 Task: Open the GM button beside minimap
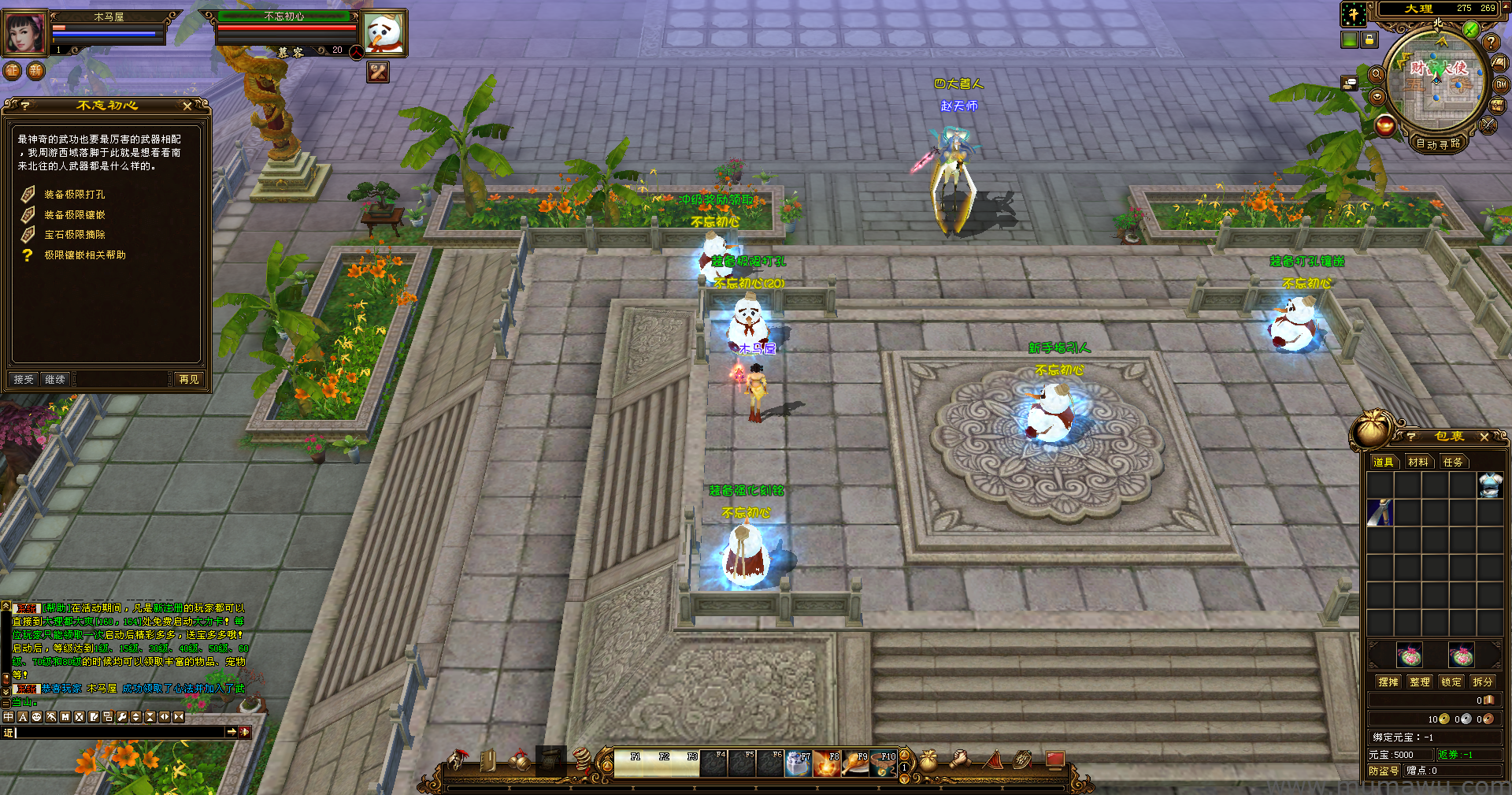click(x=1501, y=84)
